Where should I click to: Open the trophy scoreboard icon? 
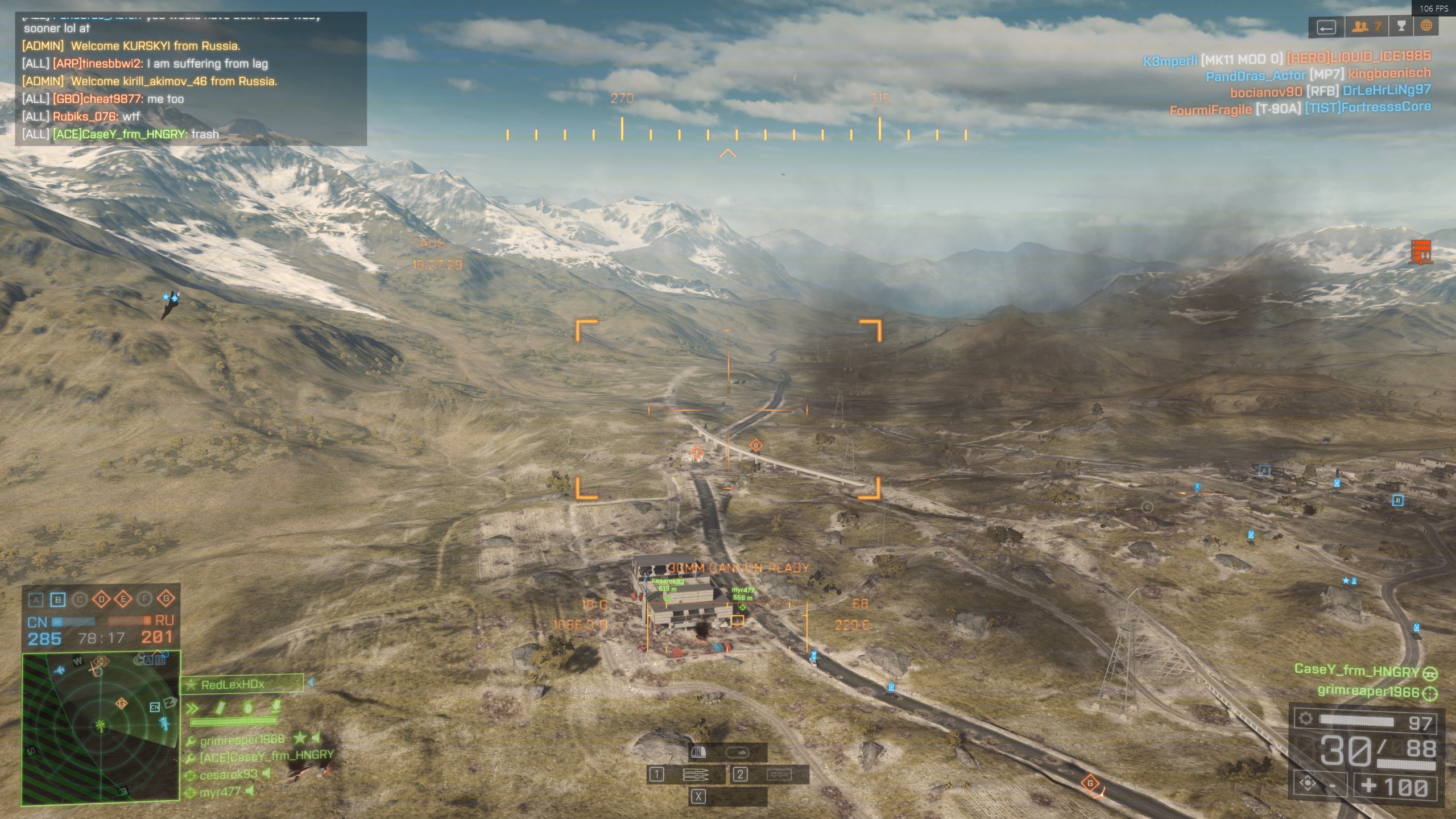[x=1401, y=26]
